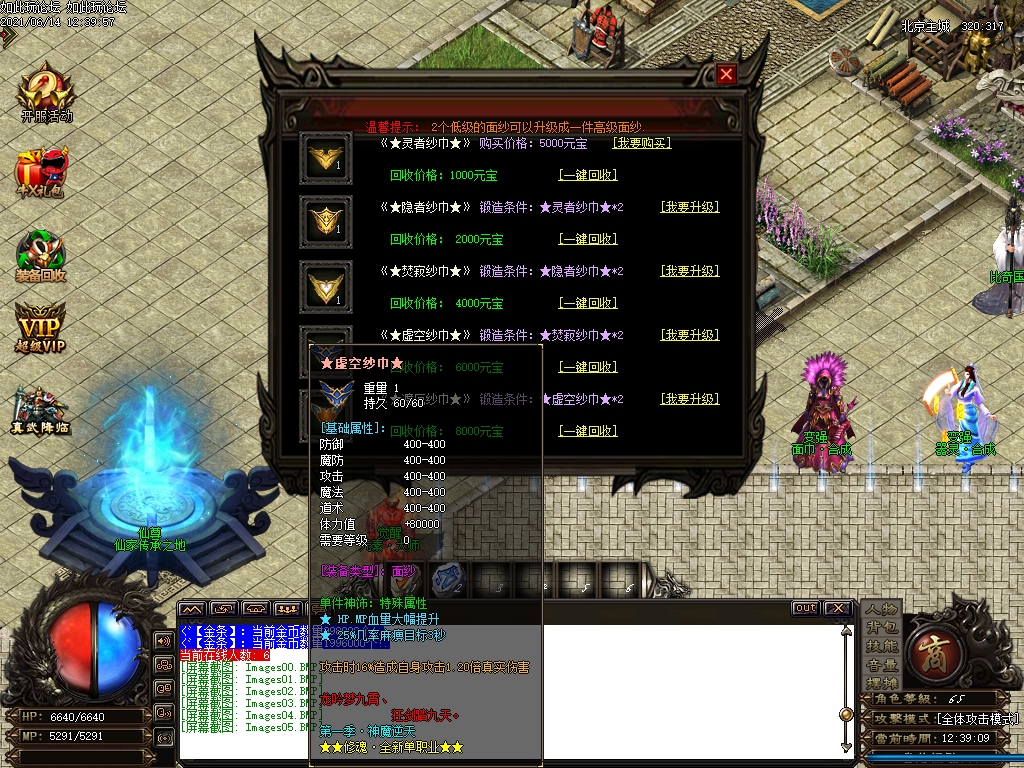Close the veil upgrade dialog
This screenshot has height=768, width=1024.
727,74
